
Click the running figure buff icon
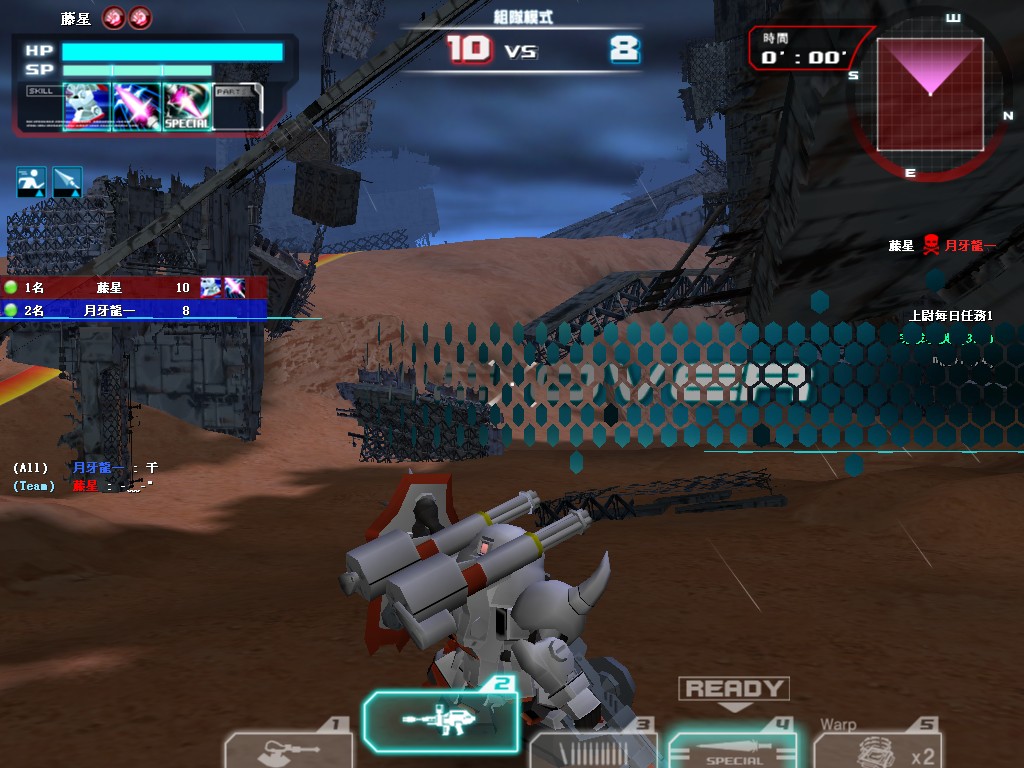point(31,181)
